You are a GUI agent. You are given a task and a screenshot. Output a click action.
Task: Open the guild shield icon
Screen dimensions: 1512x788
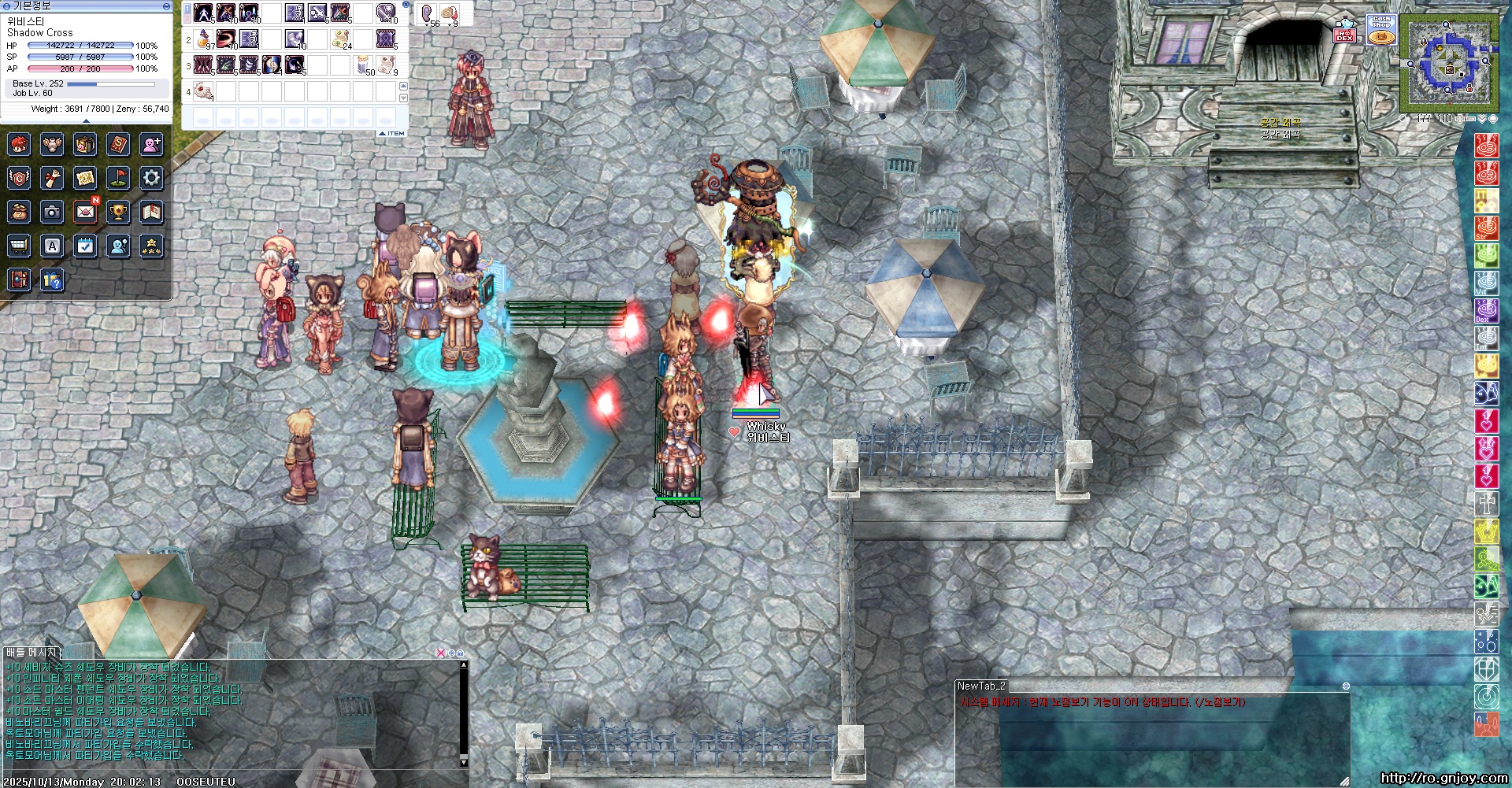pyautogui.click(x=19, y=178)
